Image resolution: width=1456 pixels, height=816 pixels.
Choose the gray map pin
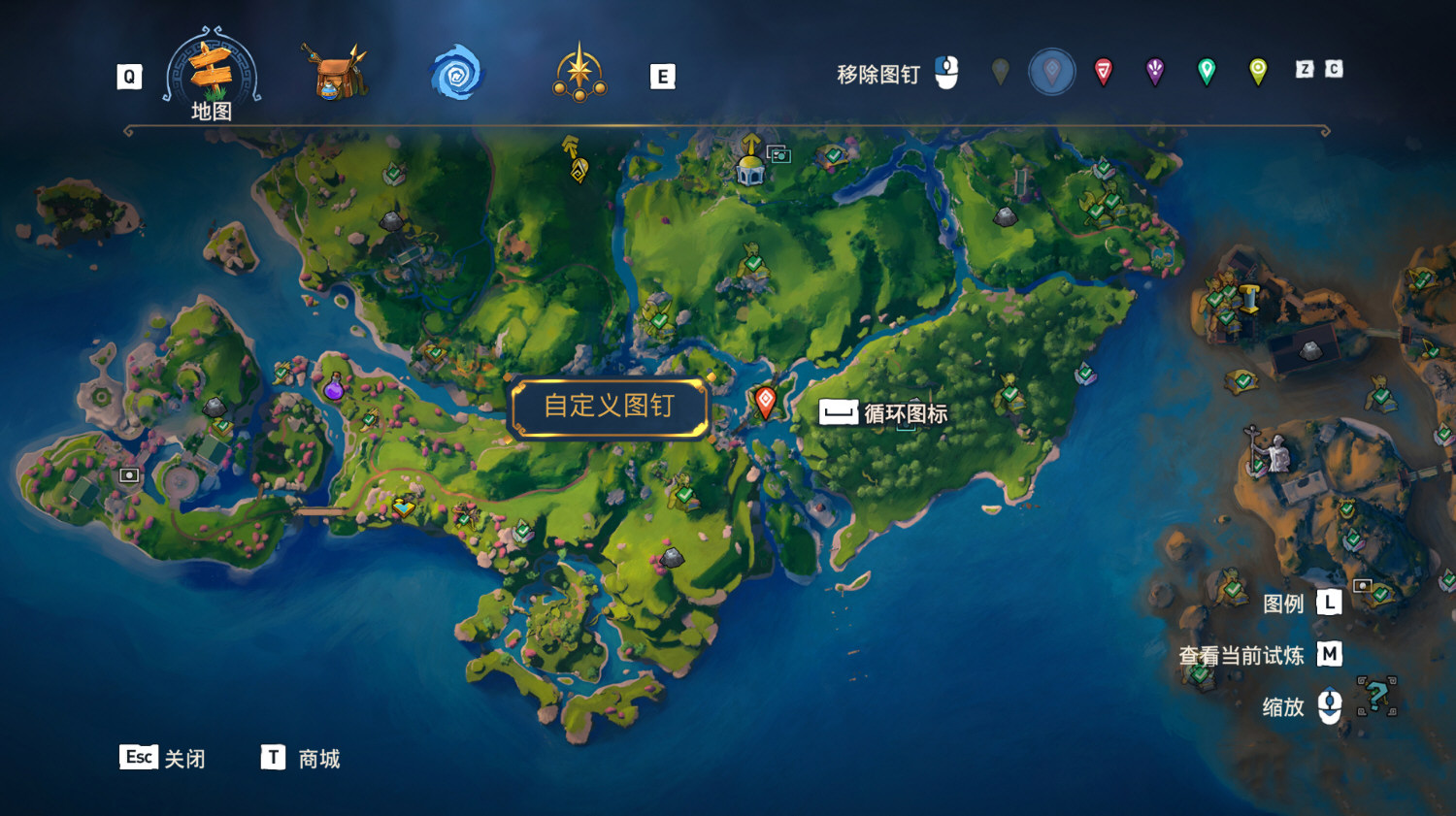point(1001,71)
